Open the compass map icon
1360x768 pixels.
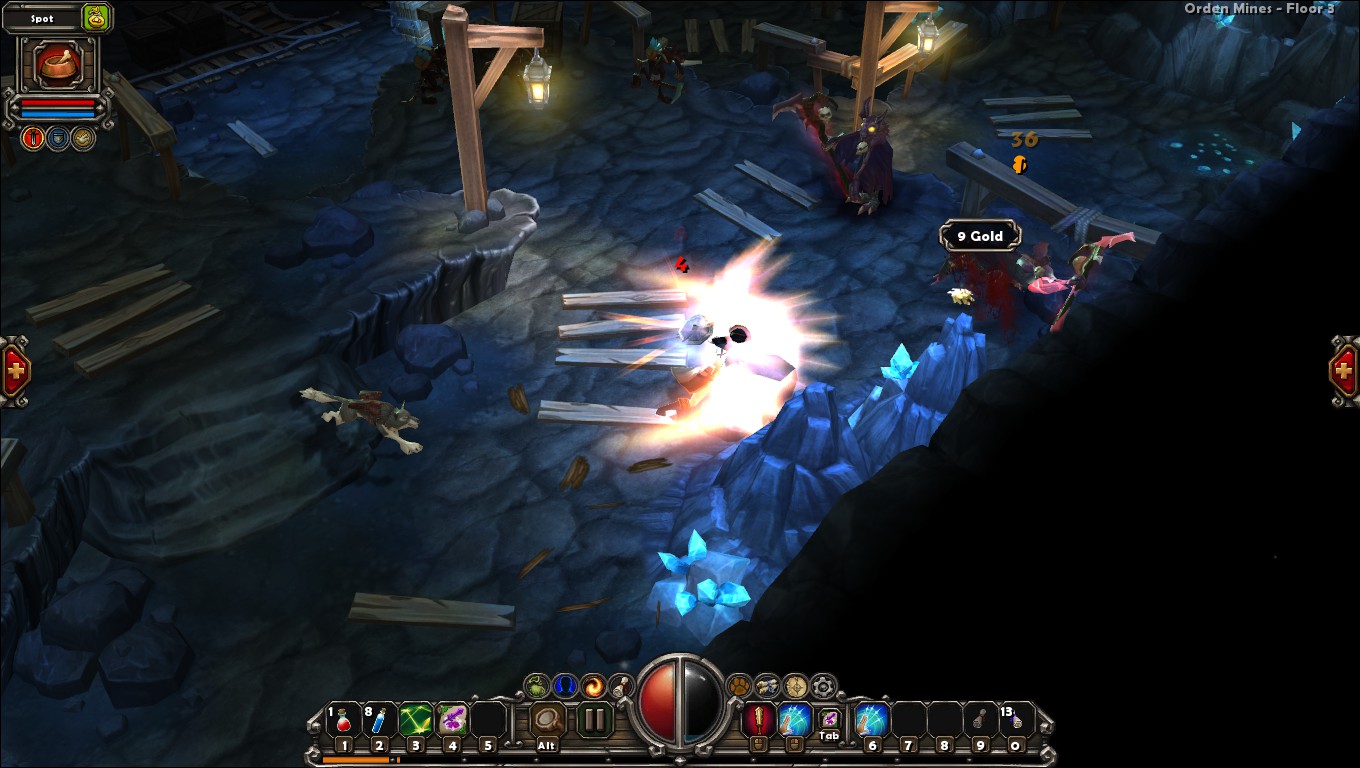(x=796, y=686)
